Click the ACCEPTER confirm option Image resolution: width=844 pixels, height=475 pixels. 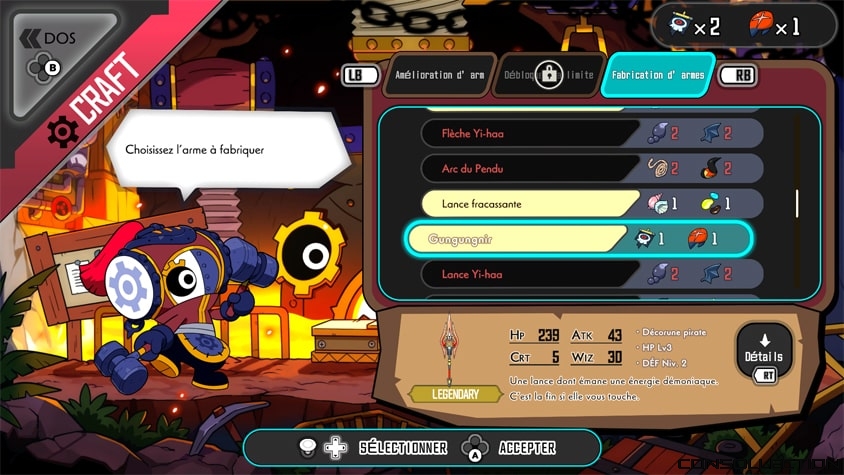pyautogui.click(x=510, y=447)
